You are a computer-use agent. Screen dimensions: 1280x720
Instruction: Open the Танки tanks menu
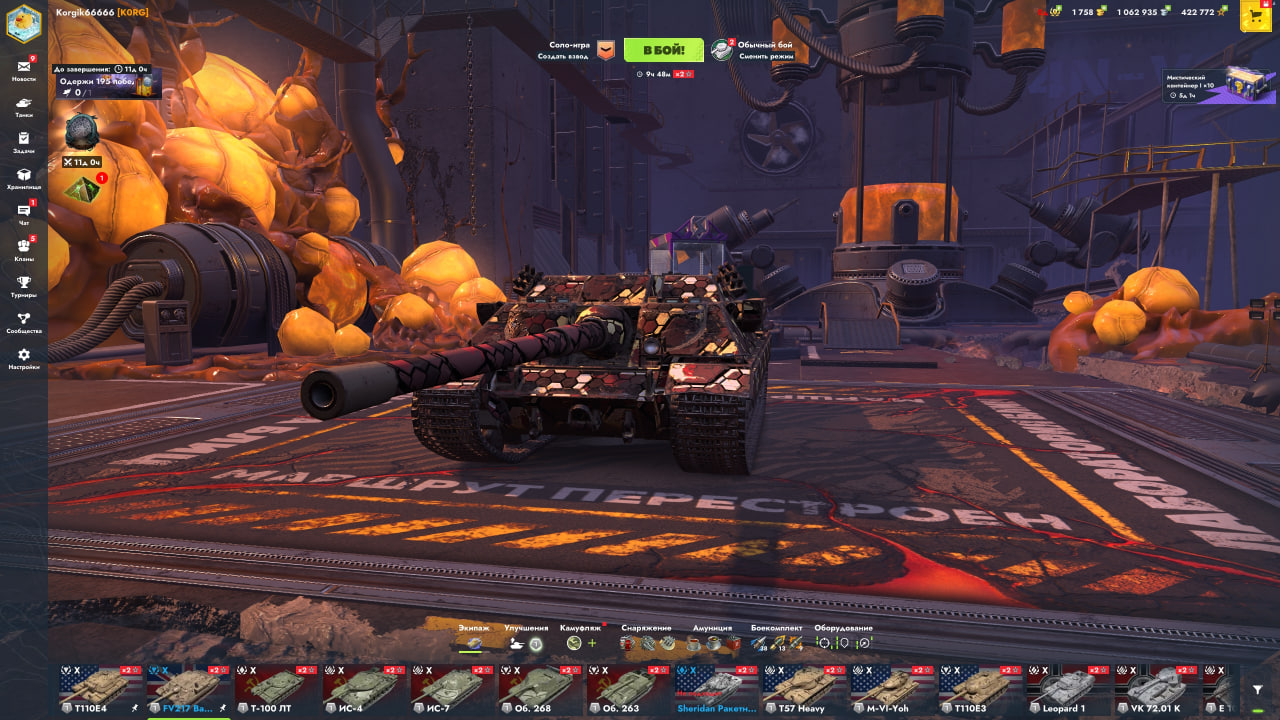[24, 106]
